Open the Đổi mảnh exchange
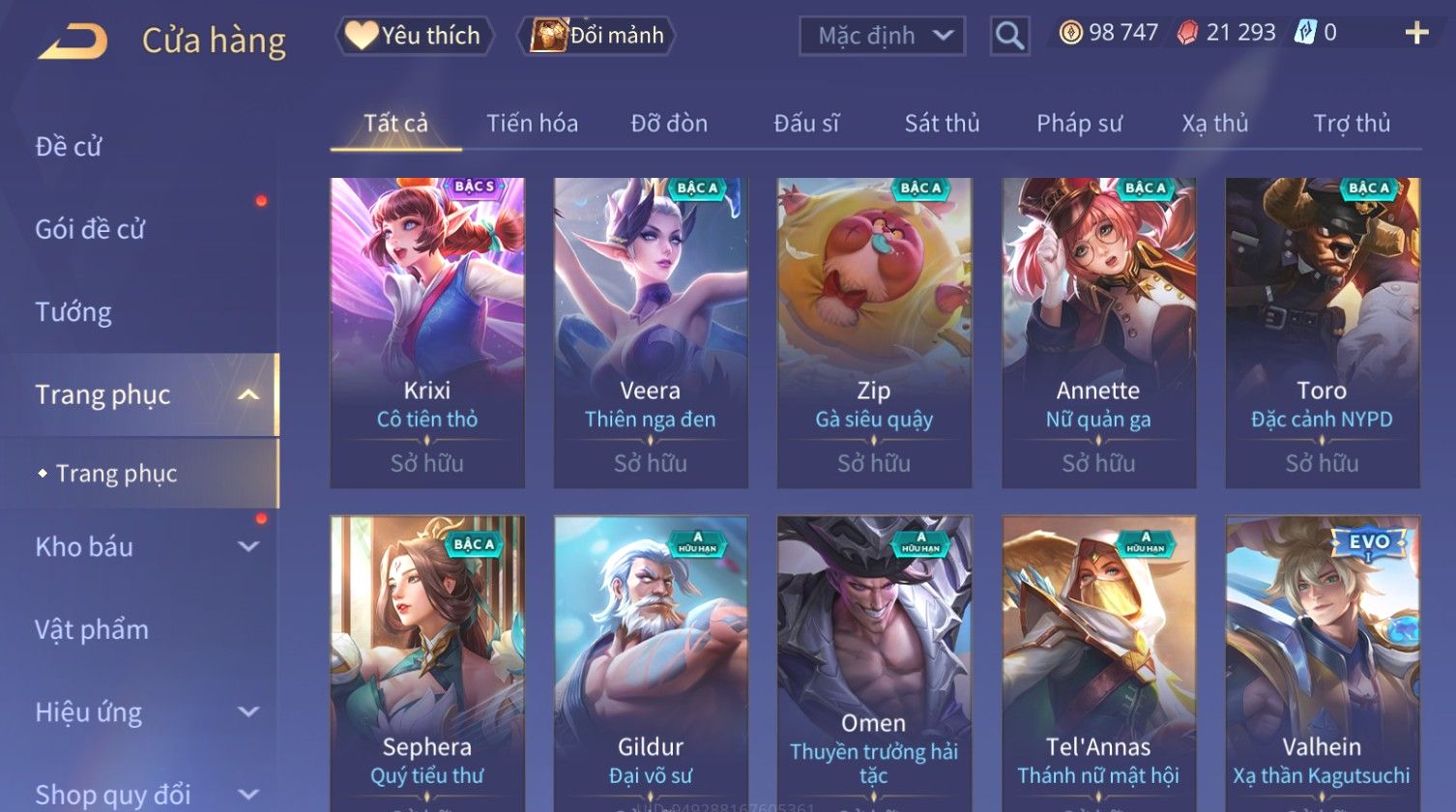 pyautogui.click(x=597, y=36)
